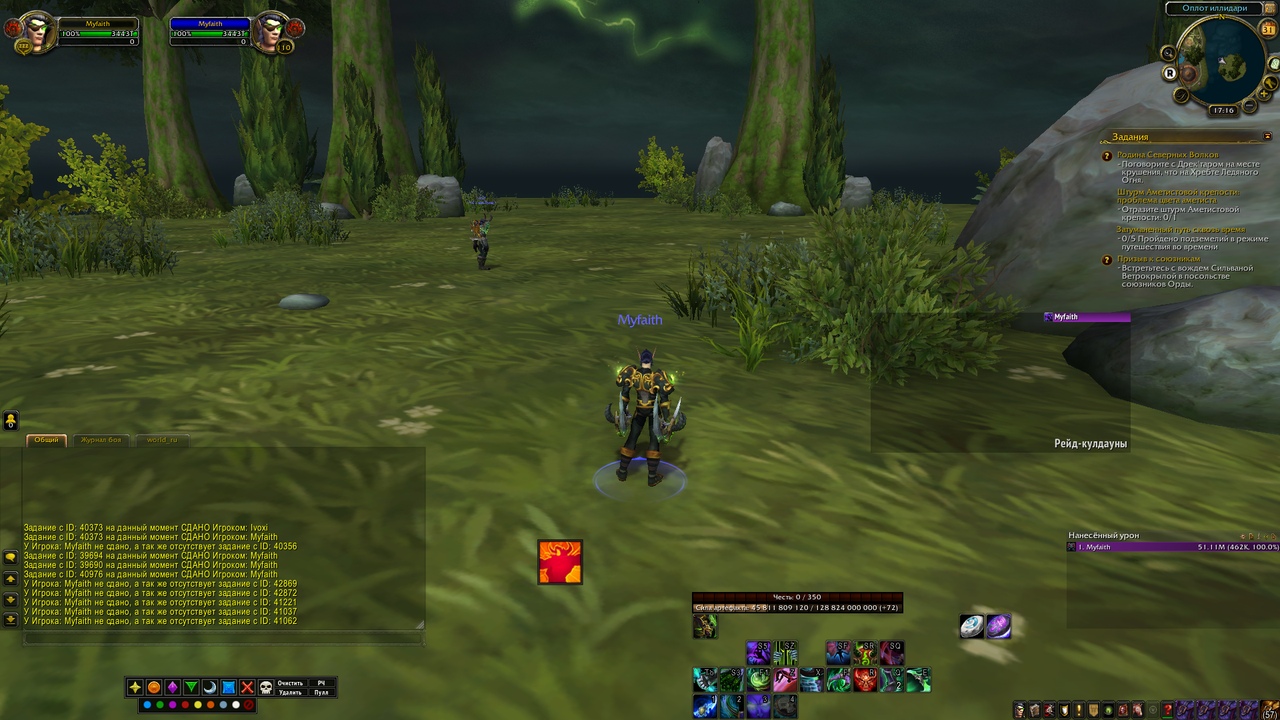Open the calendar button by the minimap
This screenshot has width=1280, height=720.
click(x=1268, y=30)
